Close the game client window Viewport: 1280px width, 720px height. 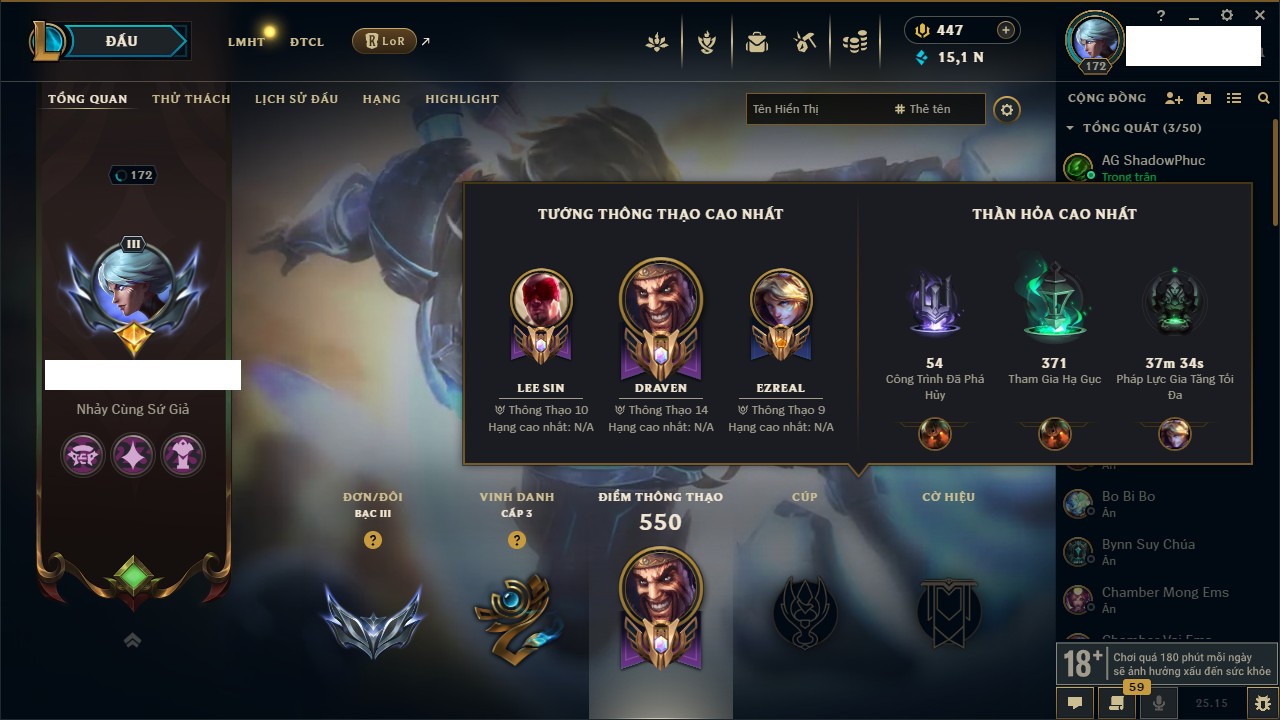pyautogui.click(x=1256, y=15)
